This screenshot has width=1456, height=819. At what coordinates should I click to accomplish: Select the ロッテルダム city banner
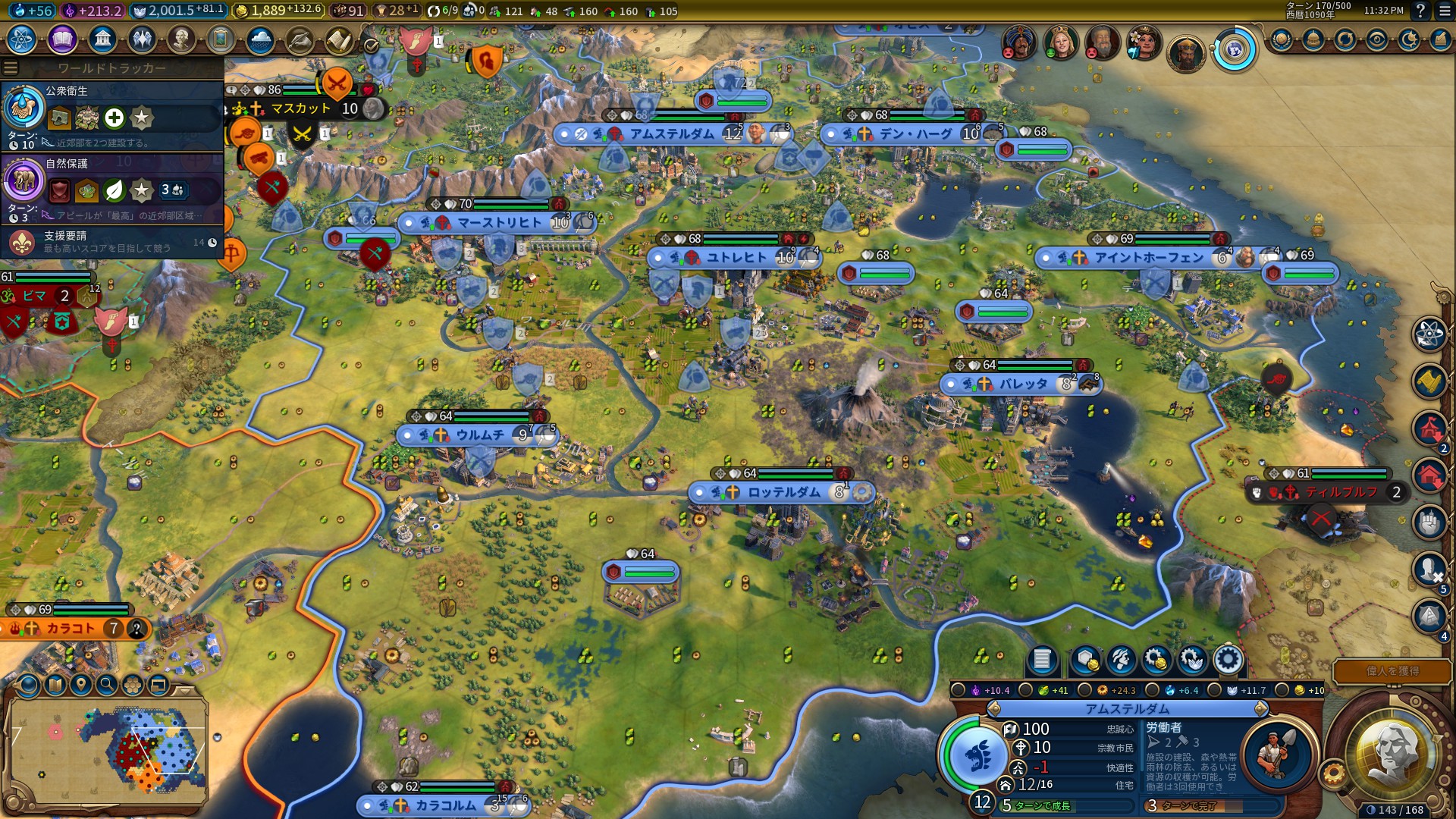(x=783, y=493)
